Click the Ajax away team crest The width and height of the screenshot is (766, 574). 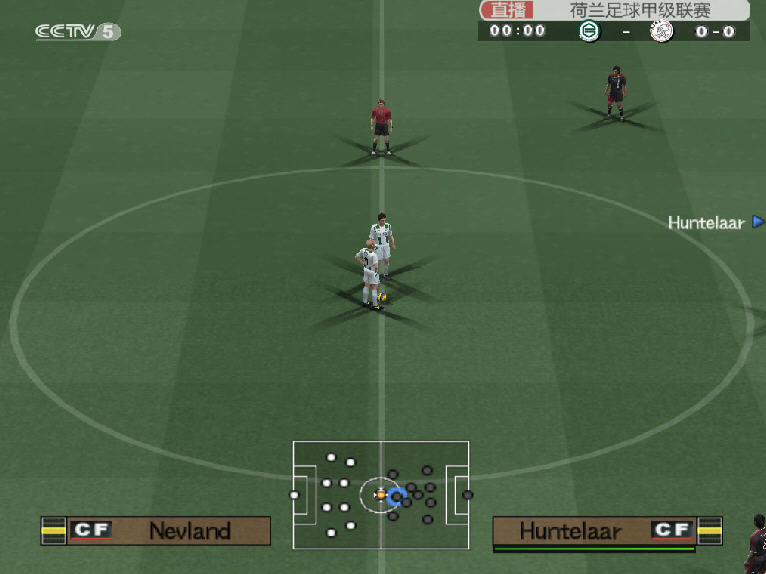tap(661, 31)
